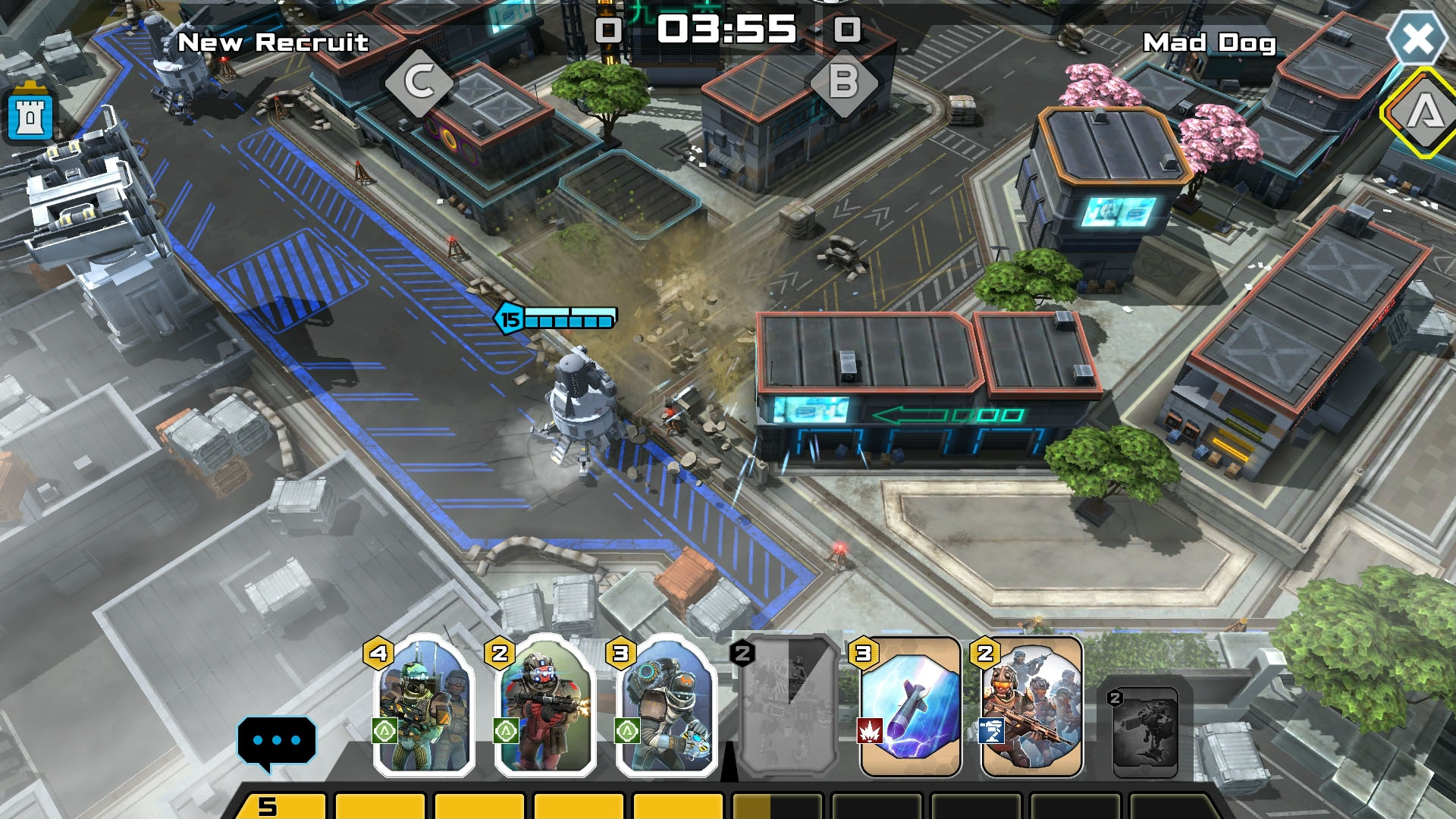The height and width of the screenshot is (819, 1456).
Task: Pick the rifle squad card costing 2
Action: [1031, 707]
